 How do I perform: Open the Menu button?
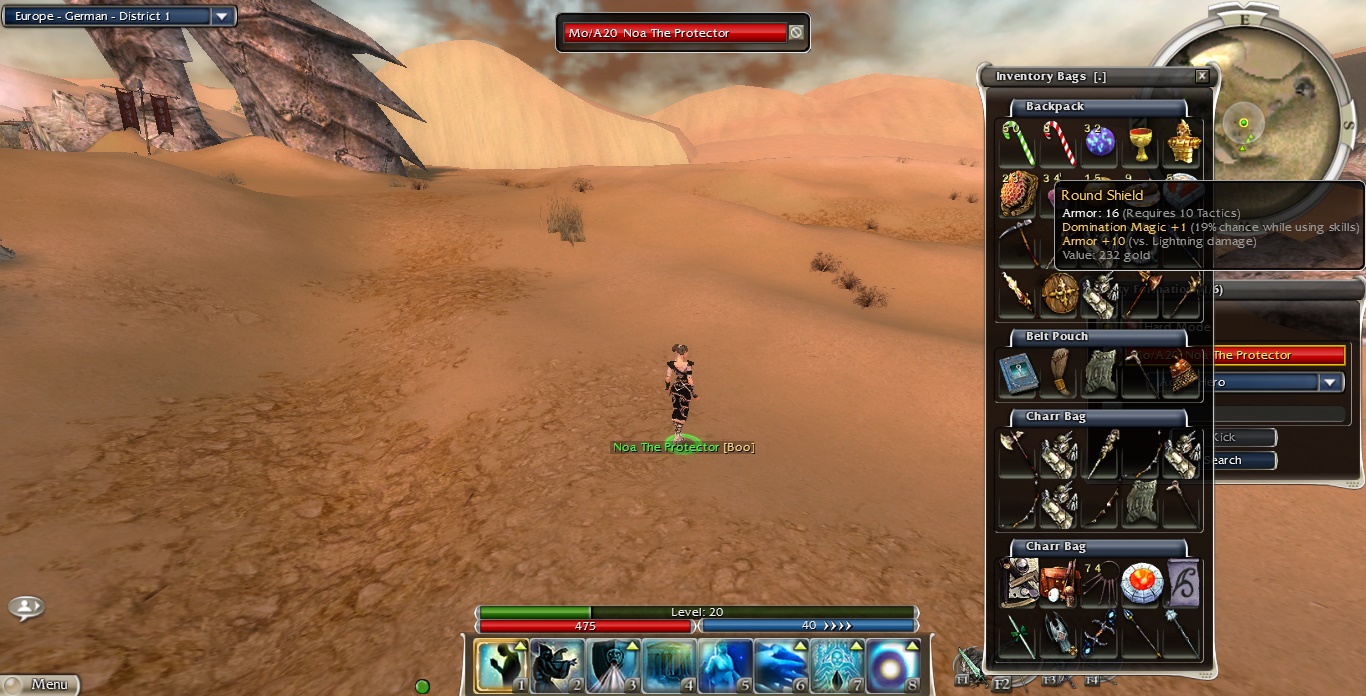point(40,685)
